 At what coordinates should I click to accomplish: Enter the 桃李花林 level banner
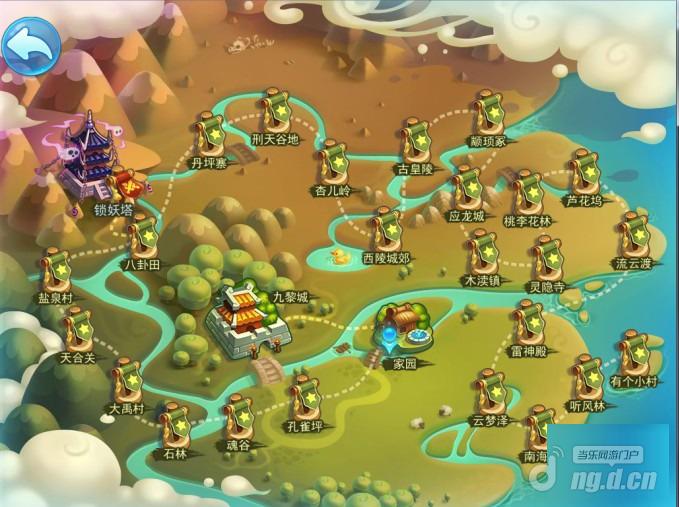526,192
